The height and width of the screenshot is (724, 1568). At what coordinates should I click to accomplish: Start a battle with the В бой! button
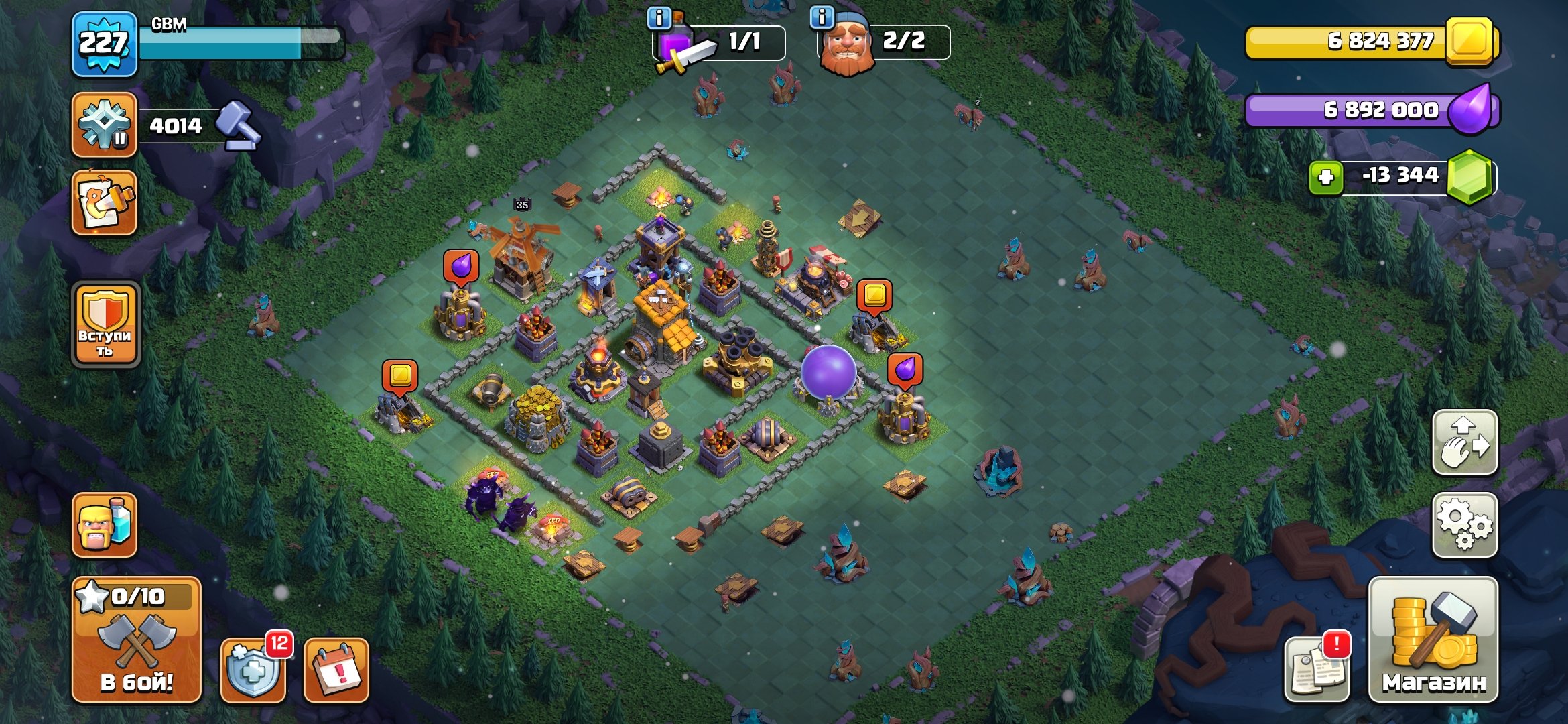(137, 640)
